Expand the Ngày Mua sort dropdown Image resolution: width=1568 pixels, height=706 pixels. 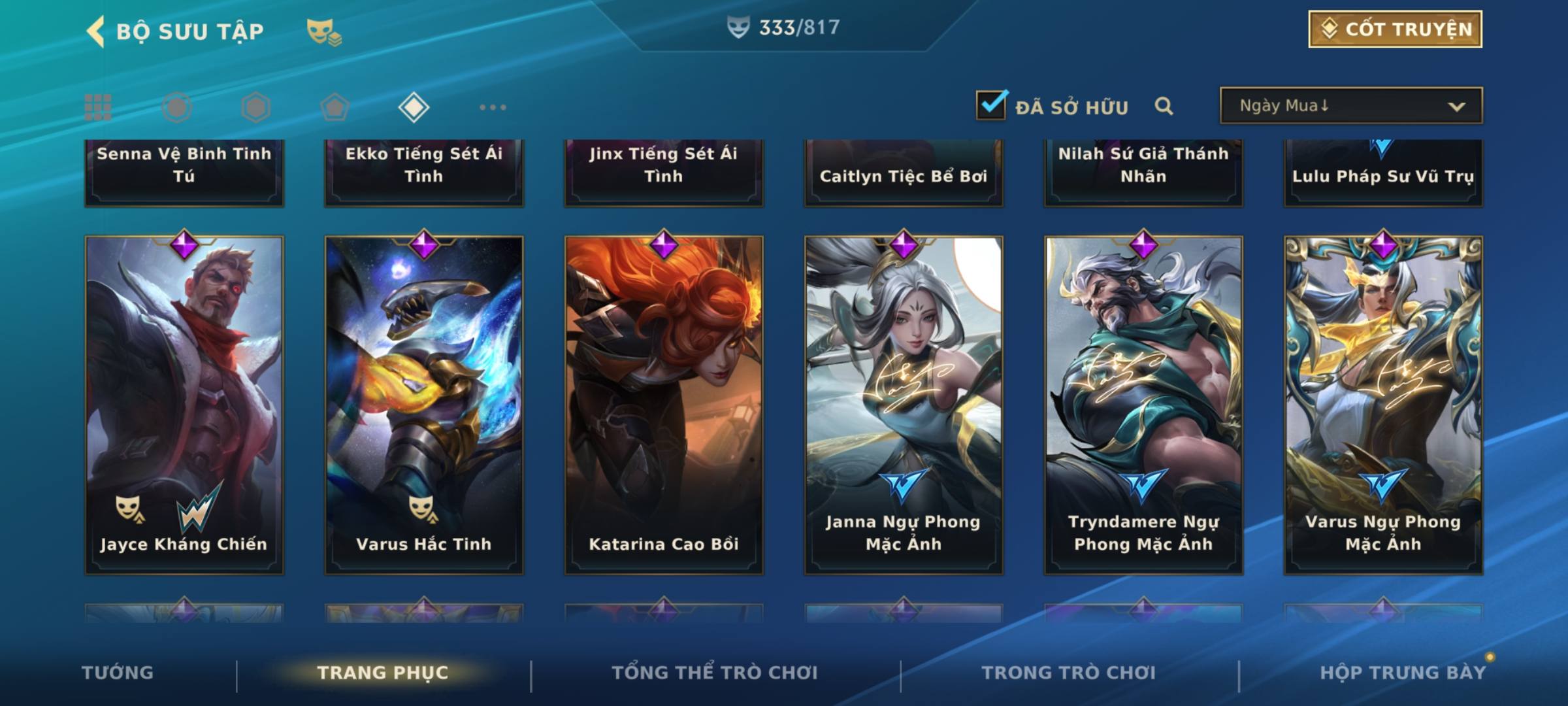[x=1351, y=106]
